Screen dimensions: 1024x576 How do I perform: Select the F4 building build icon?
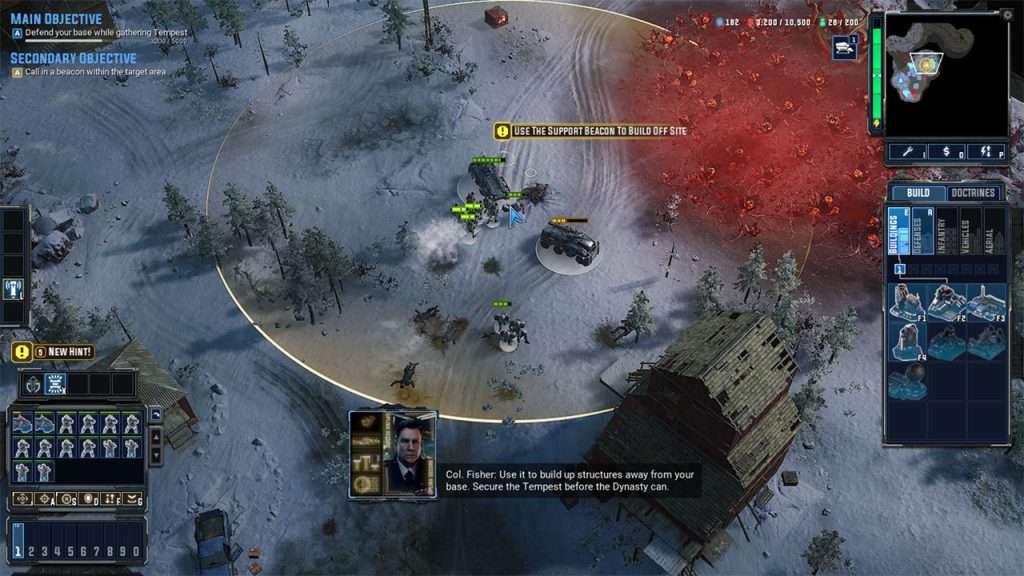click(x=906, y=340)
